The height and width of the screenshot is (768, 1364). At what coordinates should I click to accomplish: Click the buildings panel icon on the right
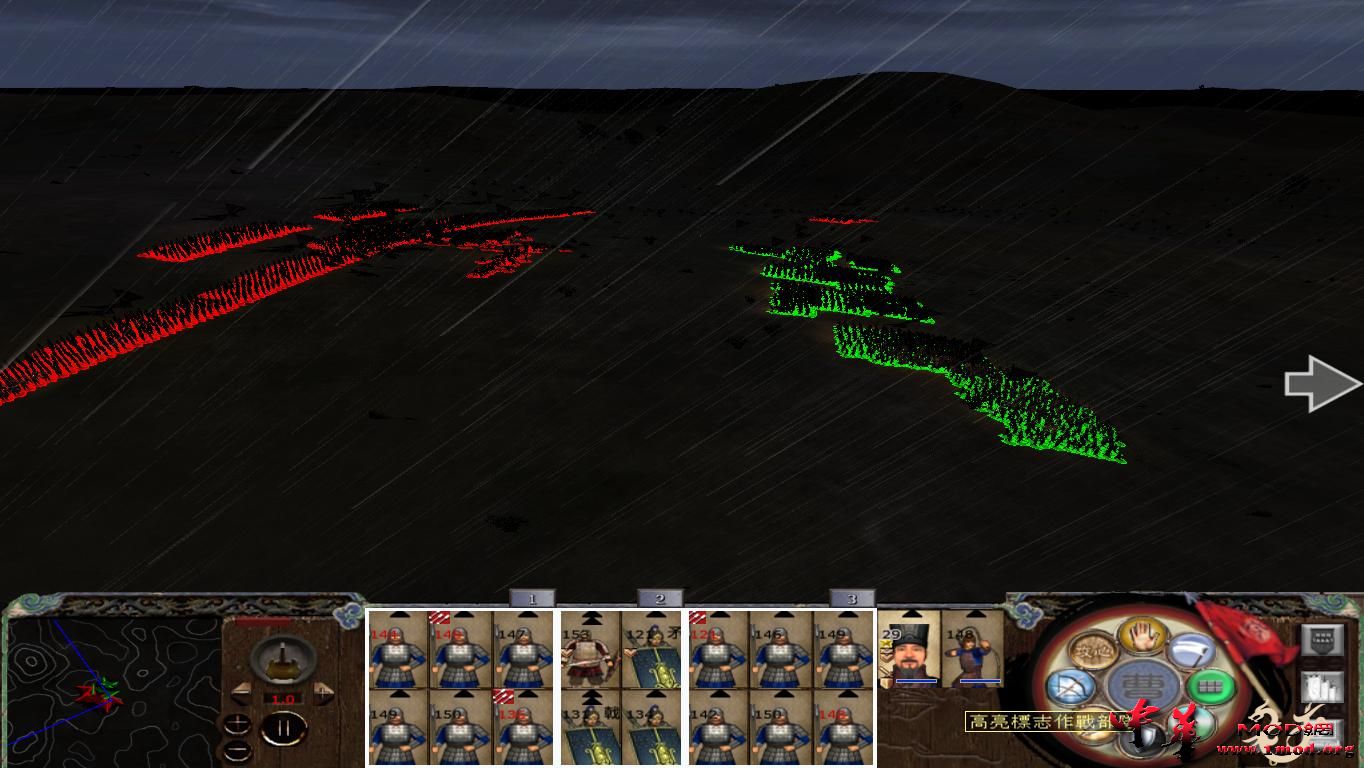[x=1323, y=686]
